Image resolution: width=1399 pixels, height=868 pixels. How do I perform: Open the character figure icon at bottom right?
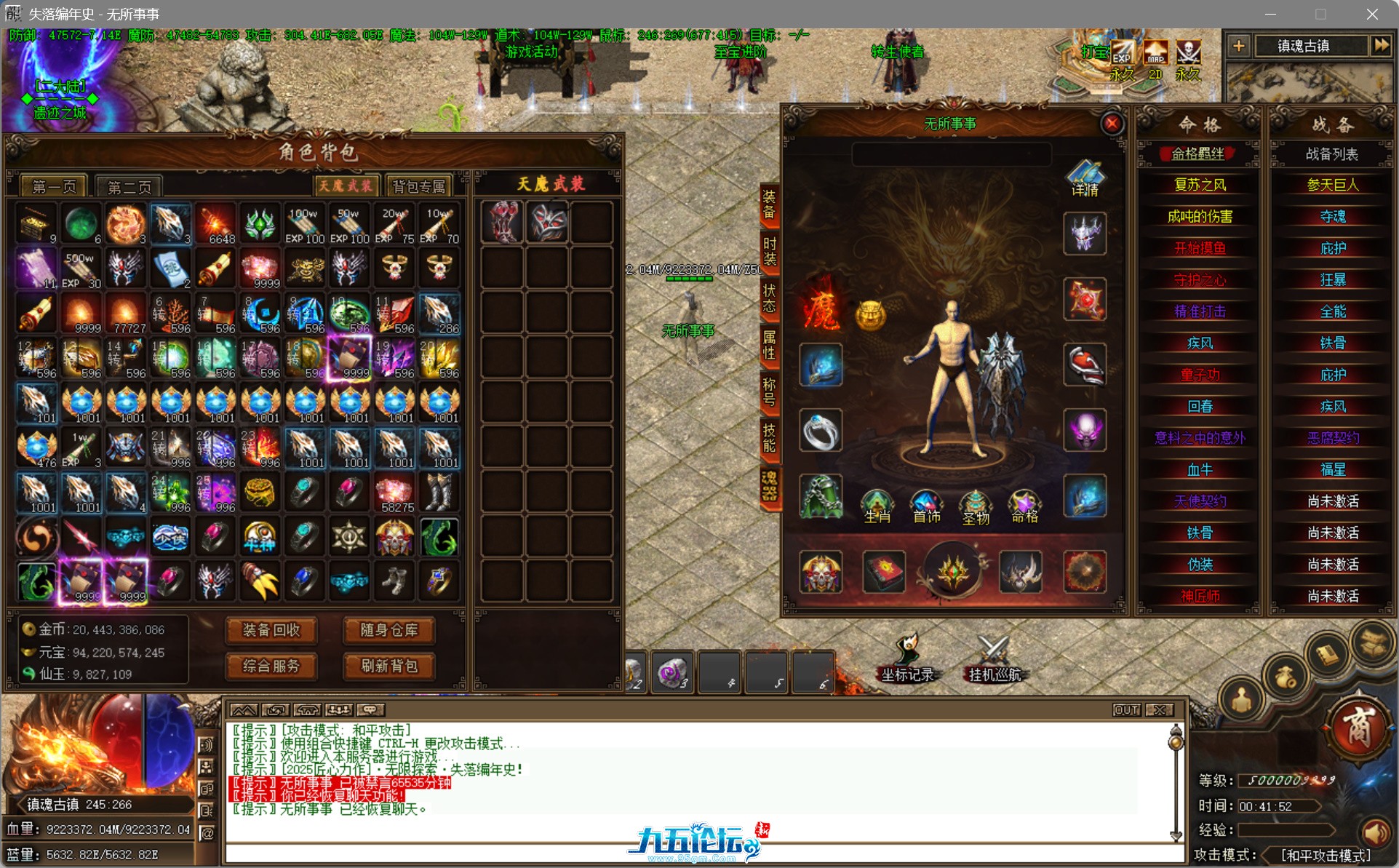pyautogui.click(x=1240, y=698)
